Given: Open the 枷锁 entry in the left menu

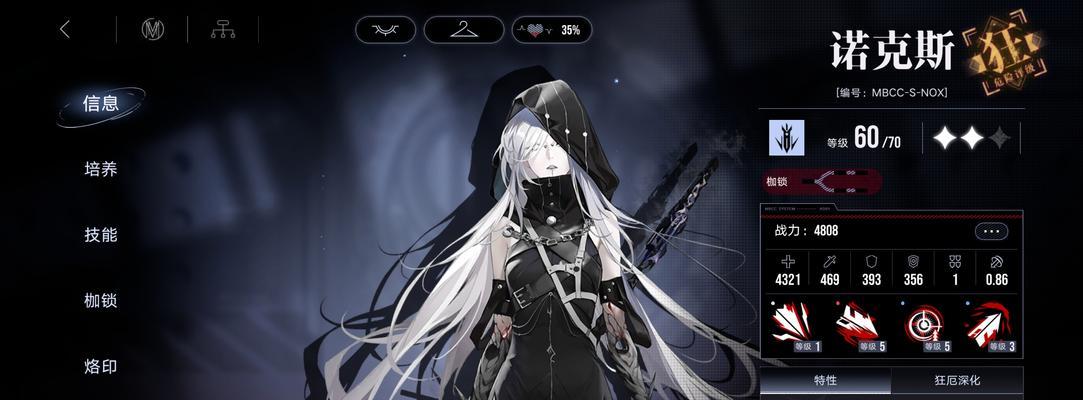Looking at the screenshot, I should pyautogui.click(x=101, y=300).
